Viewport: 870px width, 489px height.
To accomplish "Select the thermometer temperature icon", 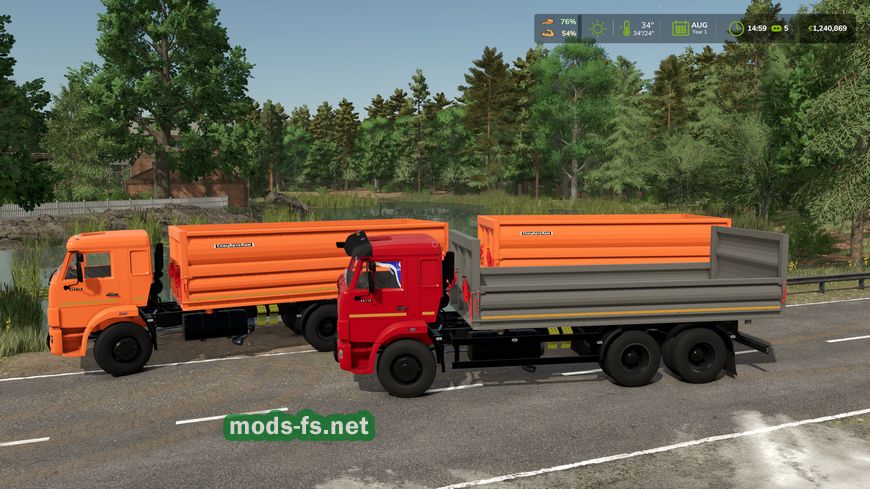I will (x=626, y=28).
